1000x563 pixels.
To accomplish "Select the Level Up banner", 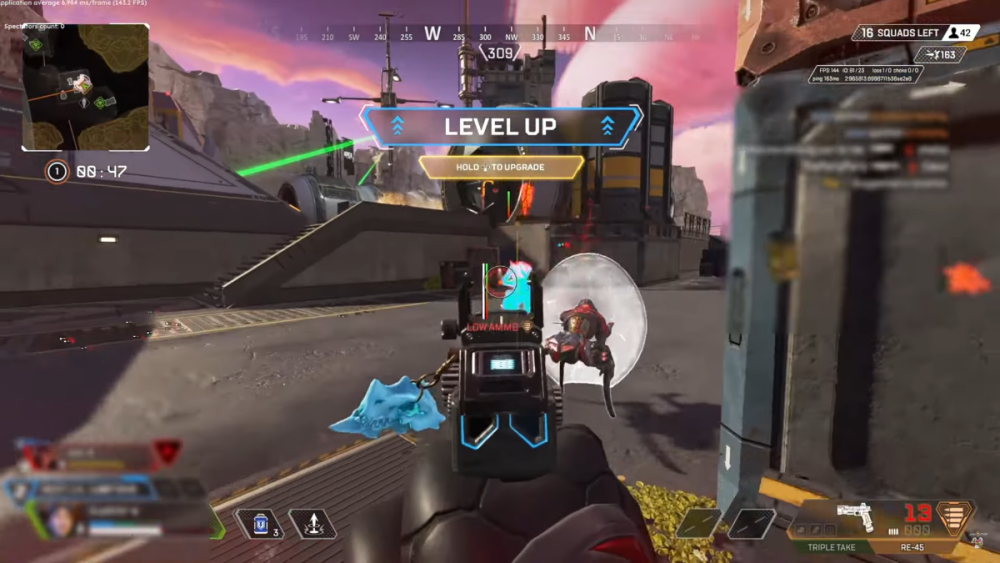I will (501, 127).
